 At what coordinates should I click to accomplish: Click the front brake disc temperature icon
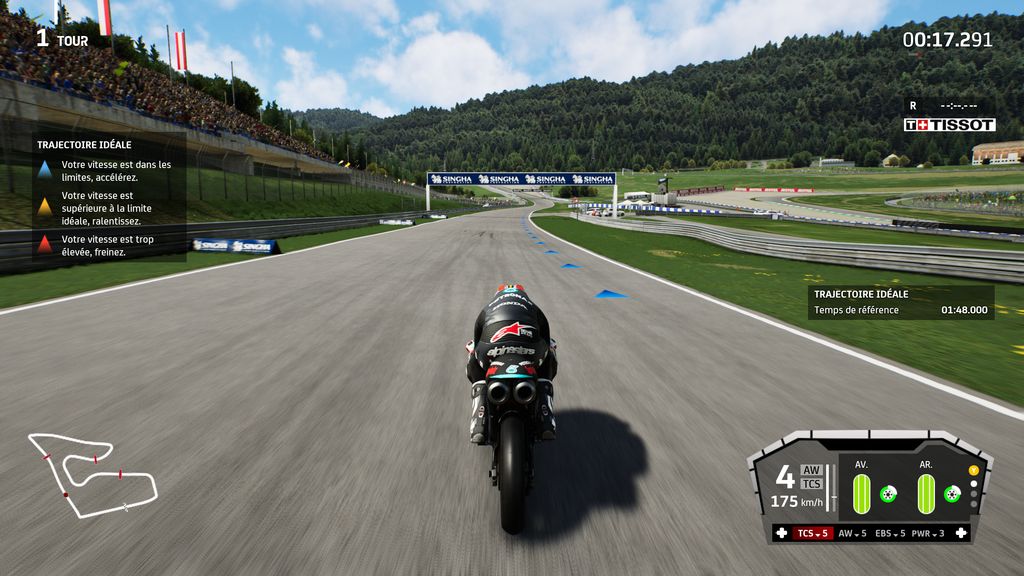coord(887,494)
